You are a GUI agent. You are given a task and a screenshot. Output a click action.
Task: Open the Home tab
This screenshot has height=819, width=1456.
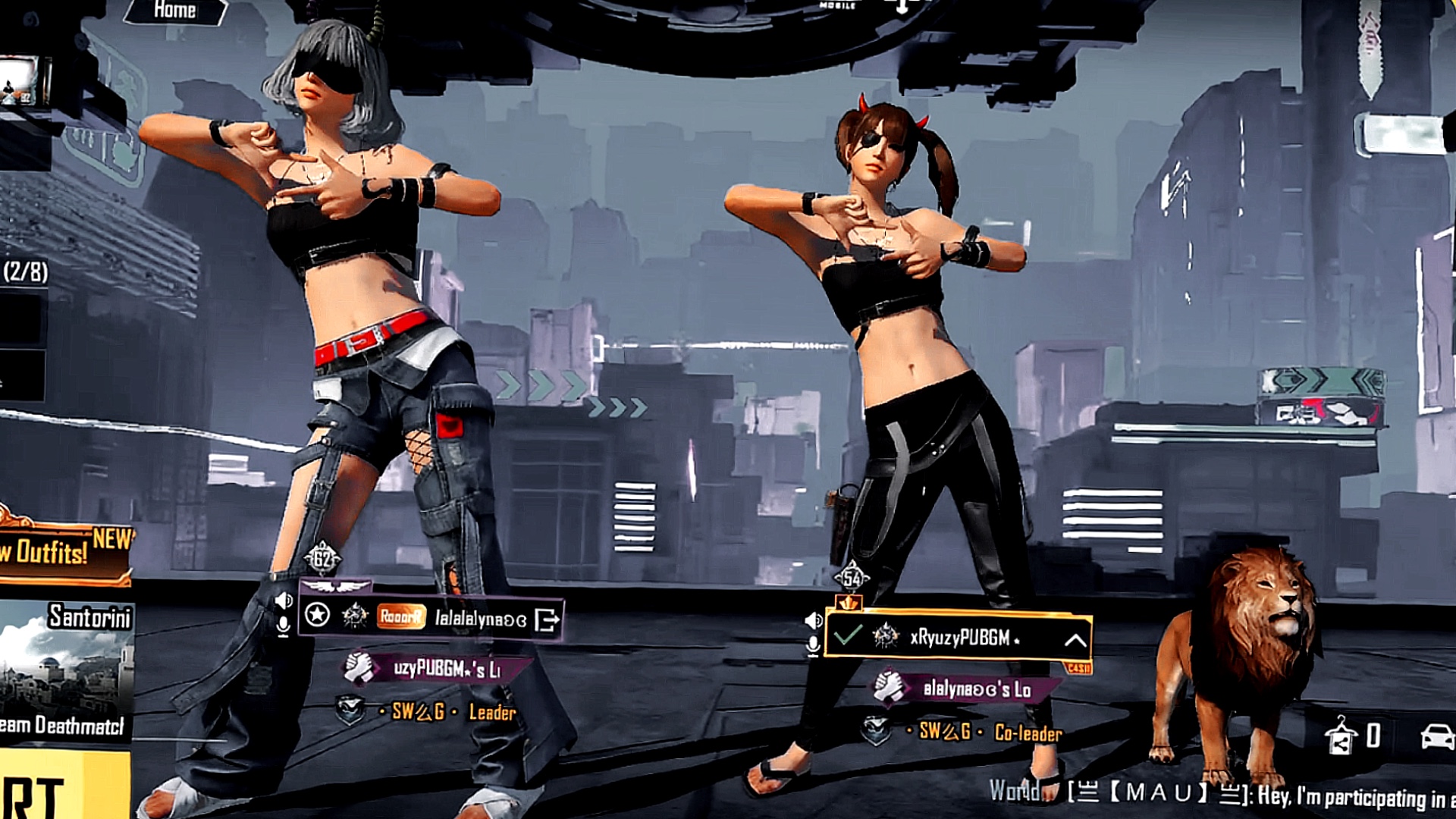(x=176, y=11)
